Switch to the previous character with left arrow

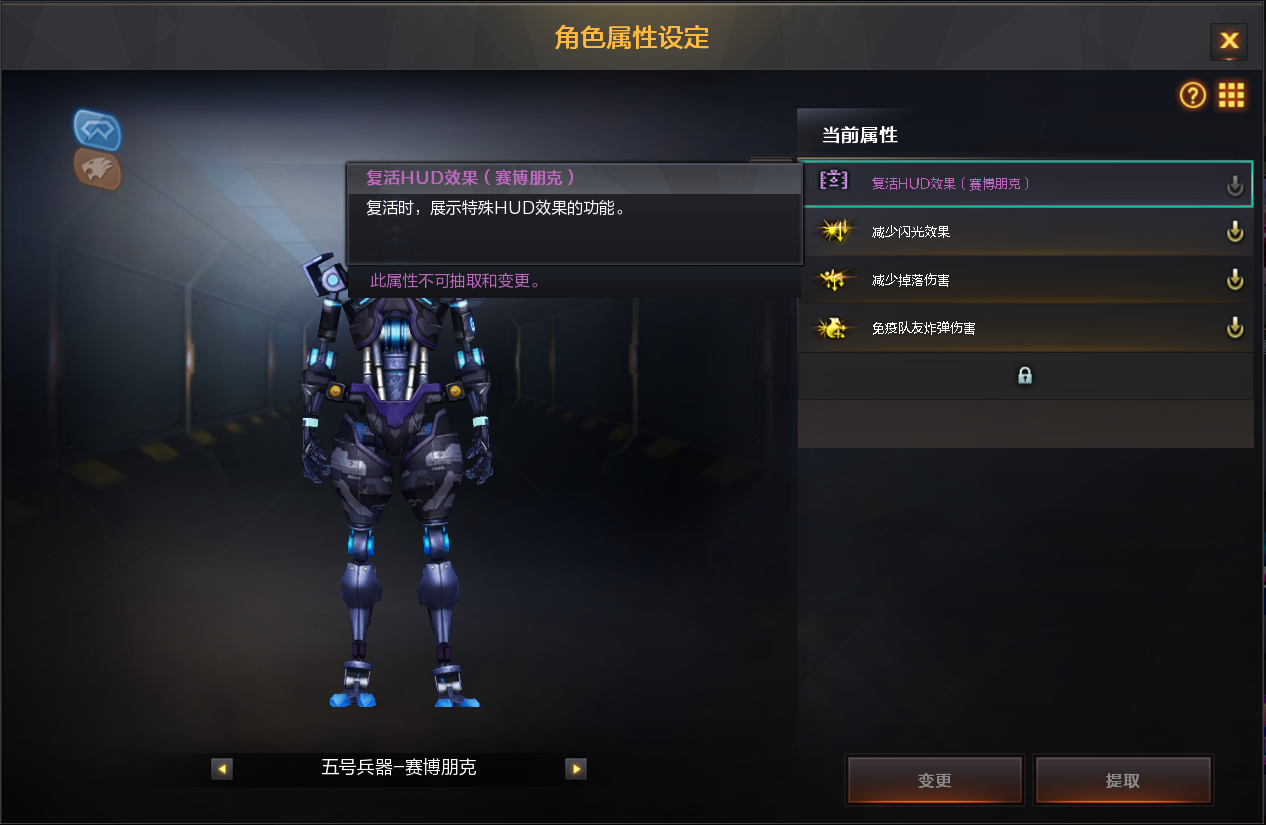pos(222,769)
